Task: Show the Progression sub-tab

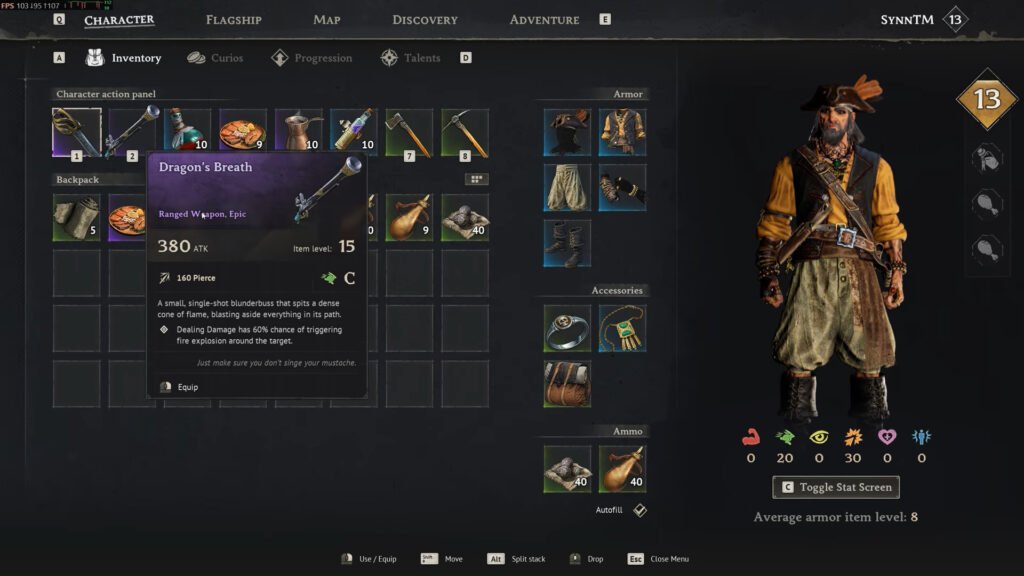Action: 311,58
